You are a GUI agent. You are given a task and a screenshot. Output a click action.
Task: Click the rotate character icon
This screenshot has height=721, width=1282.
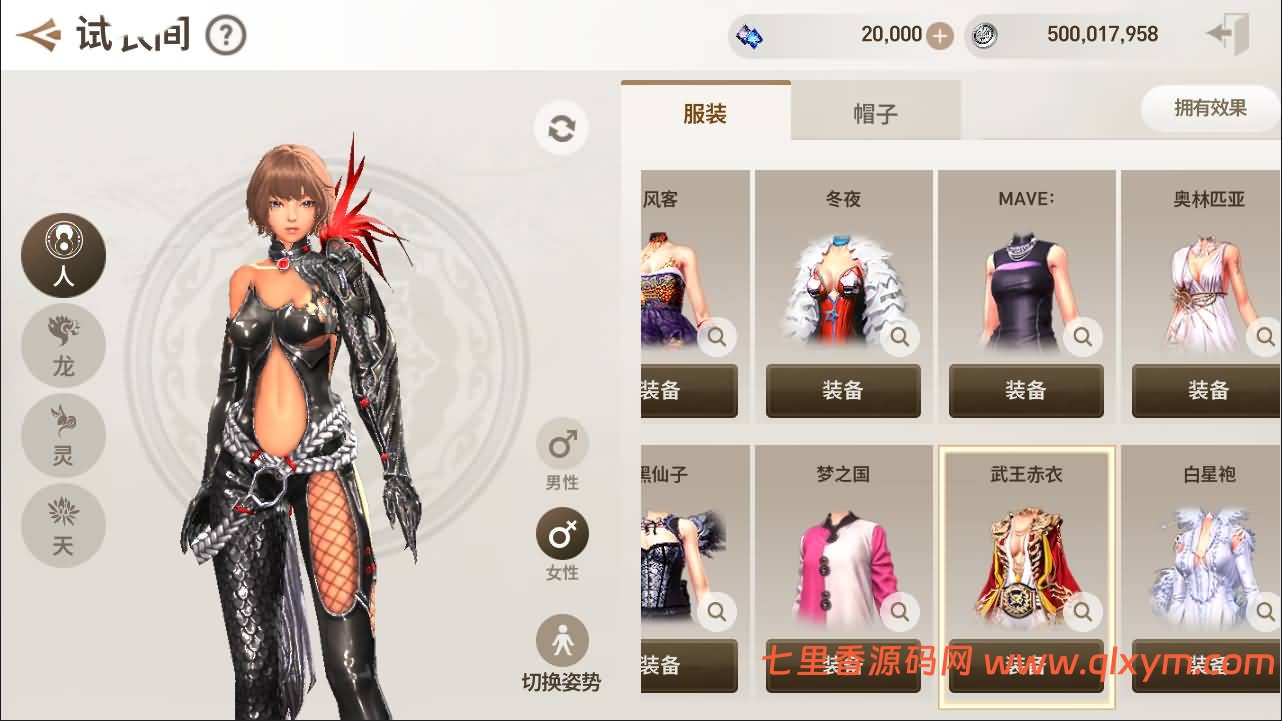[561, 128]
